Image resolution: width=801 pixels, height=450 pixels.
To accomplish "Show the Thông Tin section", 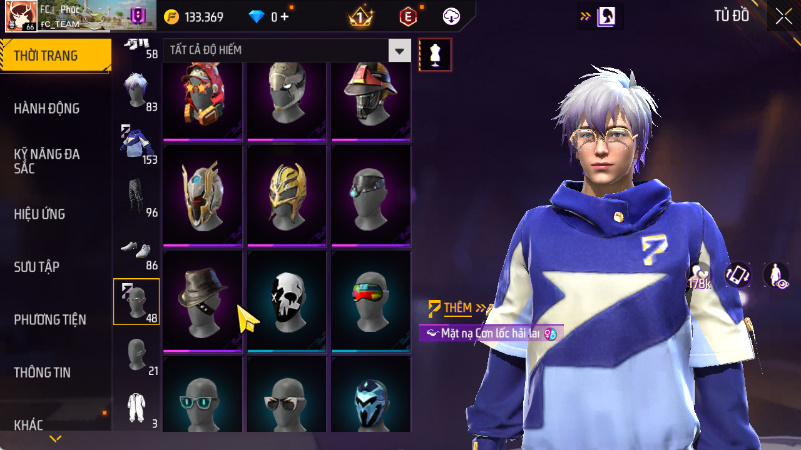I will [x=42, y=372].
